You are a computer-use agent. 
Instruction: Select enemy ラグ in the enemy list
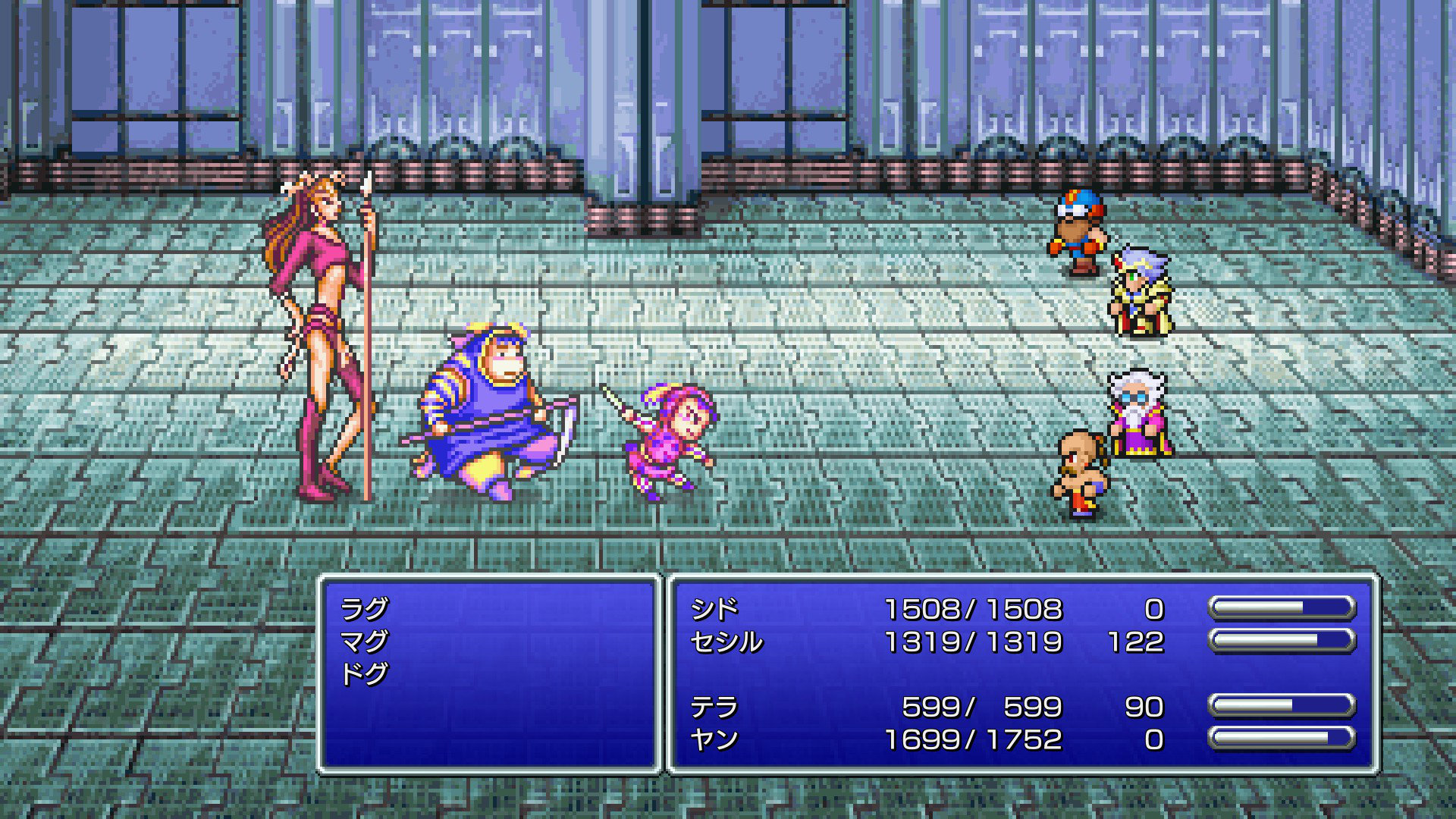[x=364, y=609]
